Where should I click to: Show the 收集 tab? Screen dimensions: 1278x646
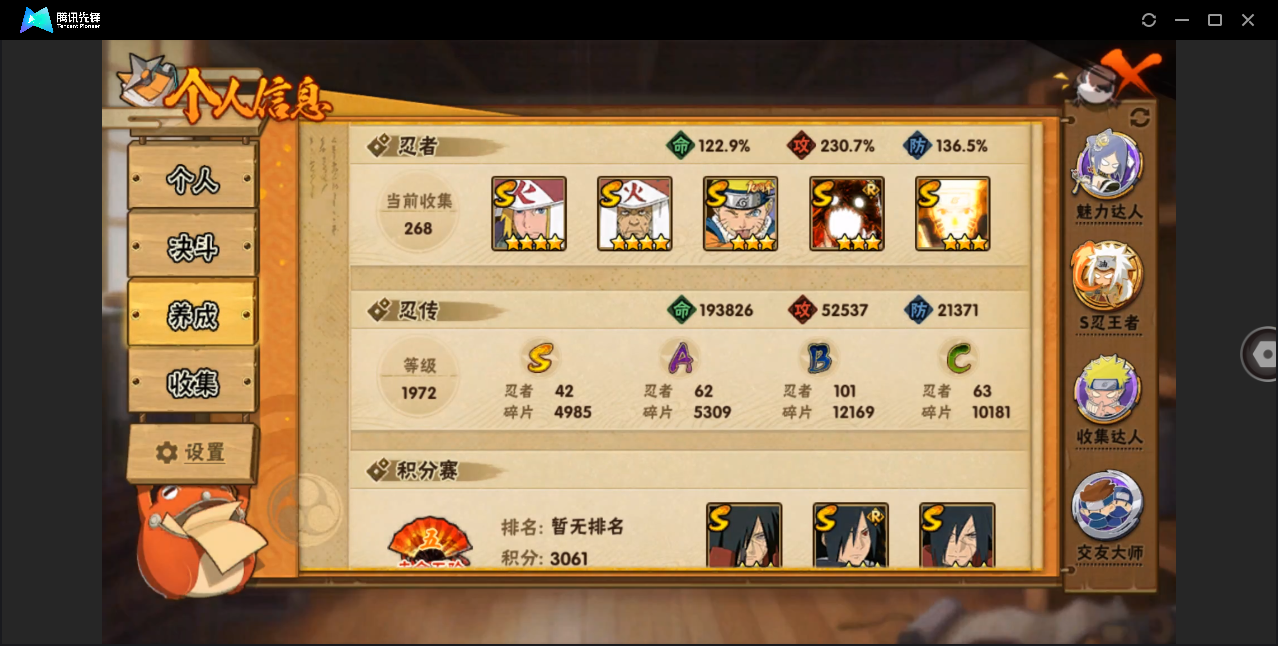point(192,382)
